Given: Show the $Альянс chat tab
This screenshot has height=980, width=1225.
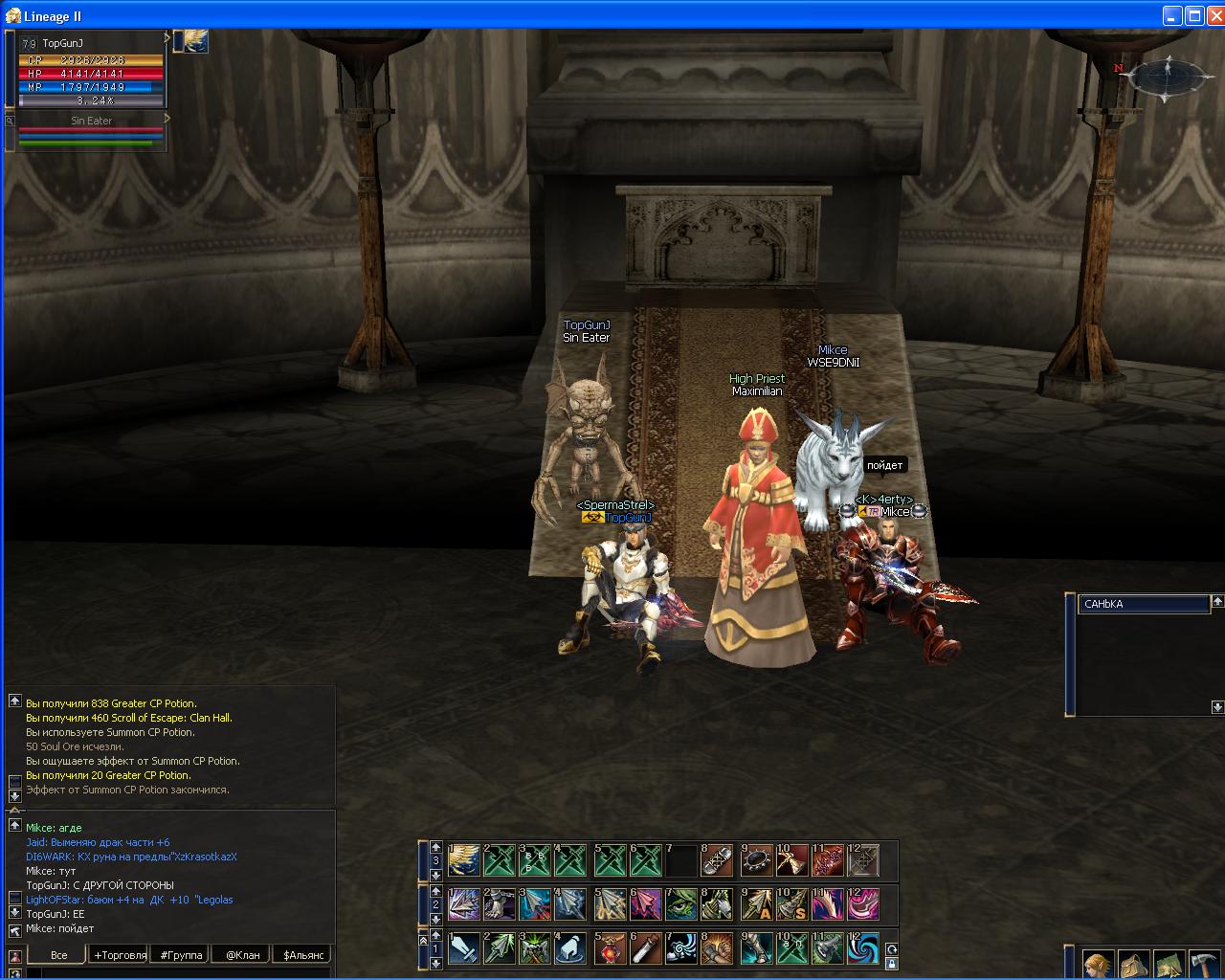Looking at the screenshot, I should coord(303,954).
